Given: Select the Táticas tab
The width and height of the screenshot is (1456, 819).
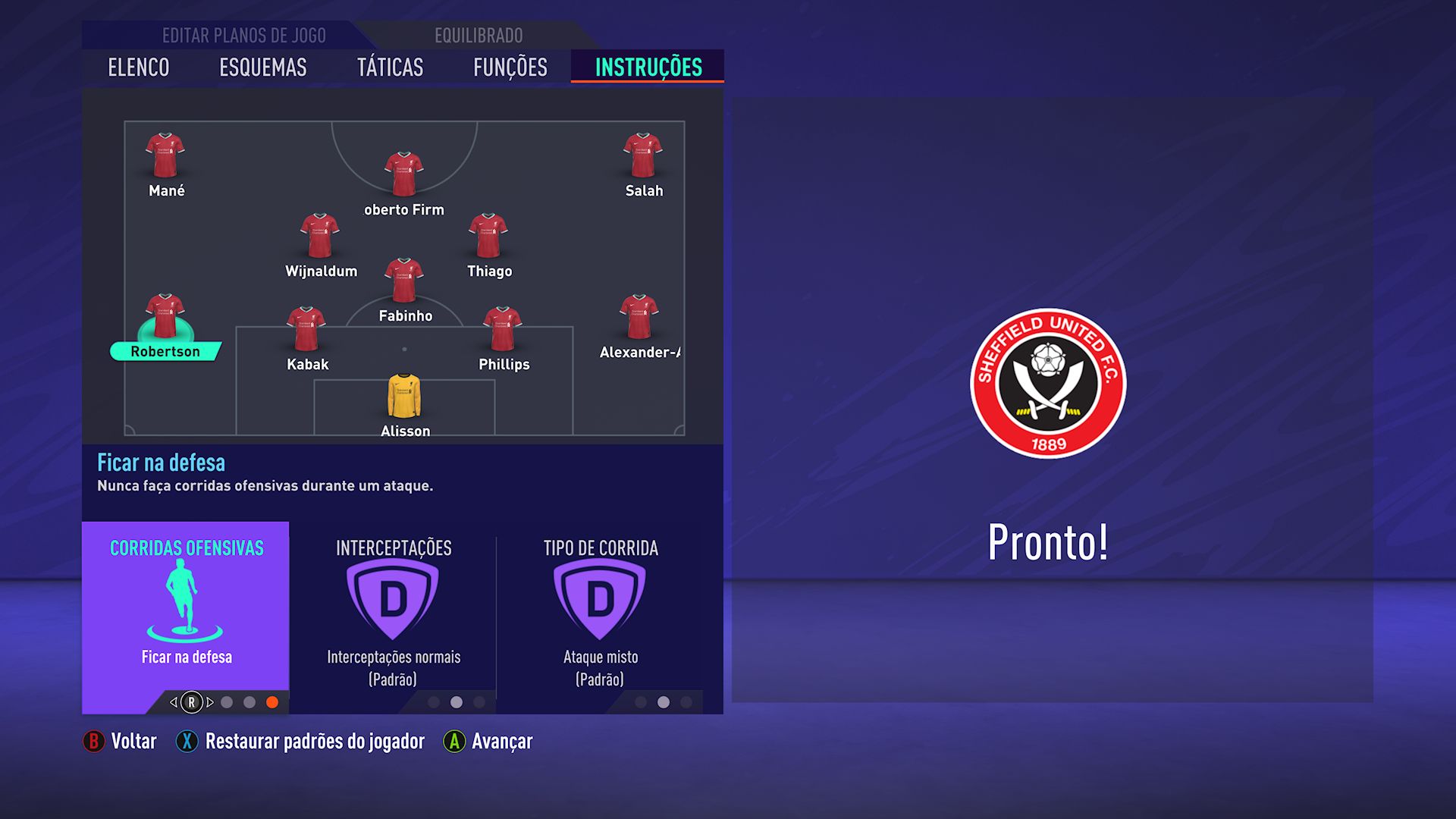Looking at the screenshot, I should click(x=390, y=67).
